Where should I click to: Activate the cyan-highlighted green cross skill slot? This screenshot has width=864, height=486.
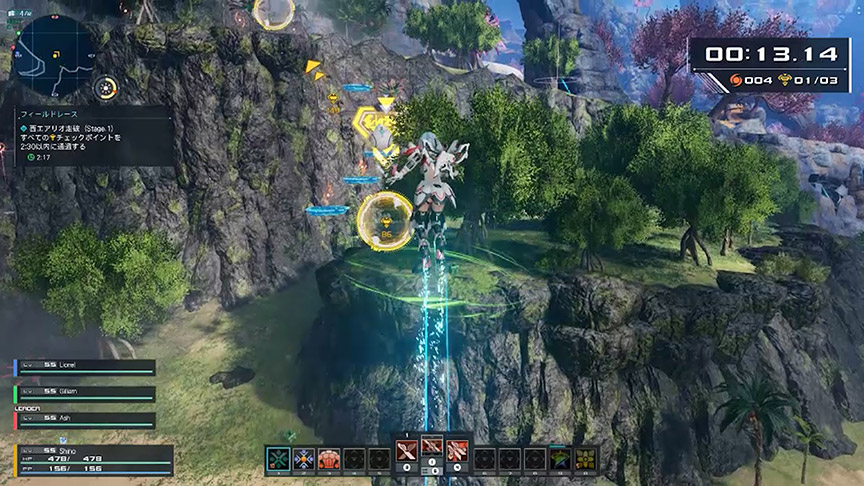(278, 459)
